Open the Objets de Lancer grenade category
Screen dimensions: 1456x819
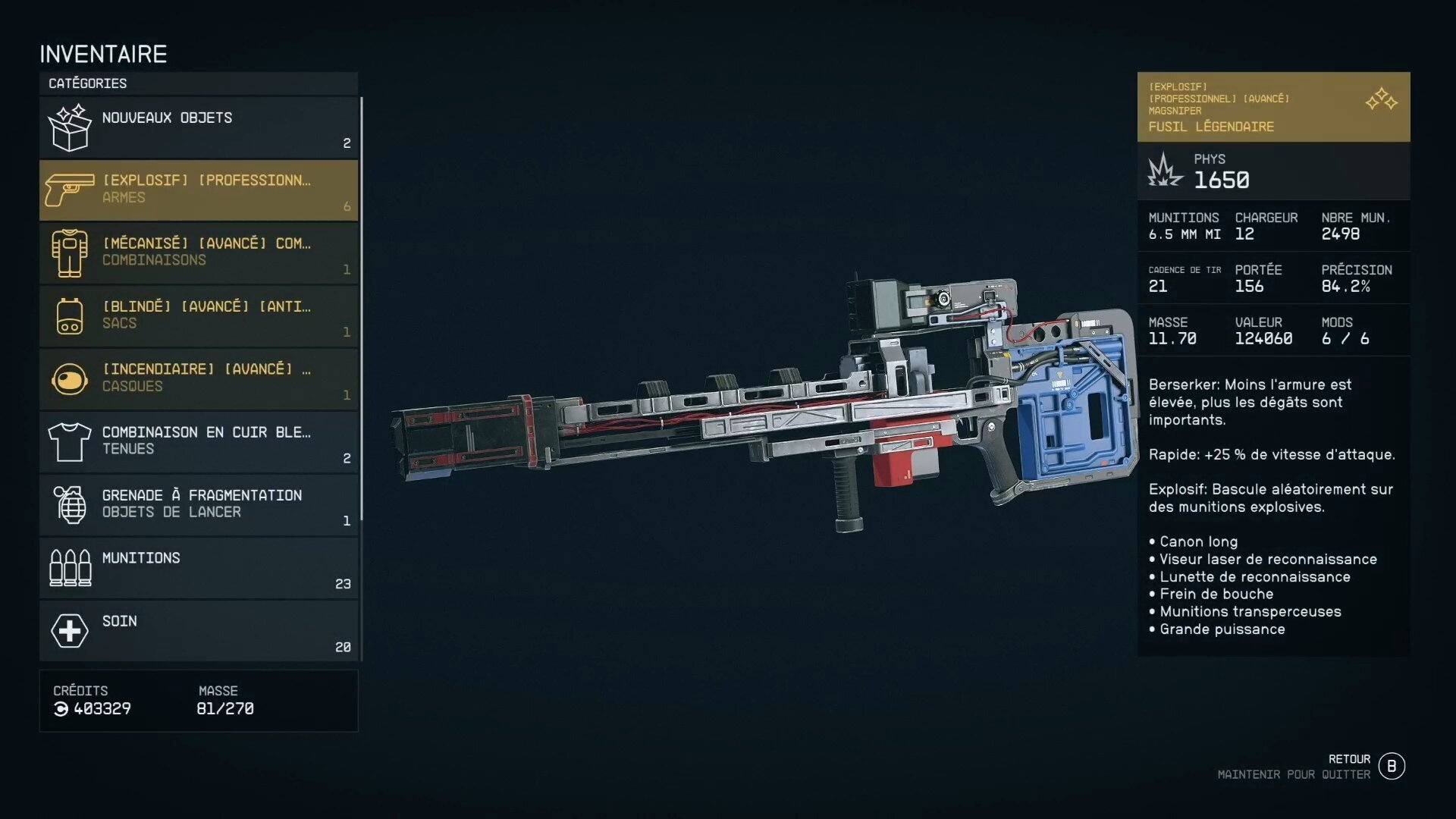pos(199,505)
